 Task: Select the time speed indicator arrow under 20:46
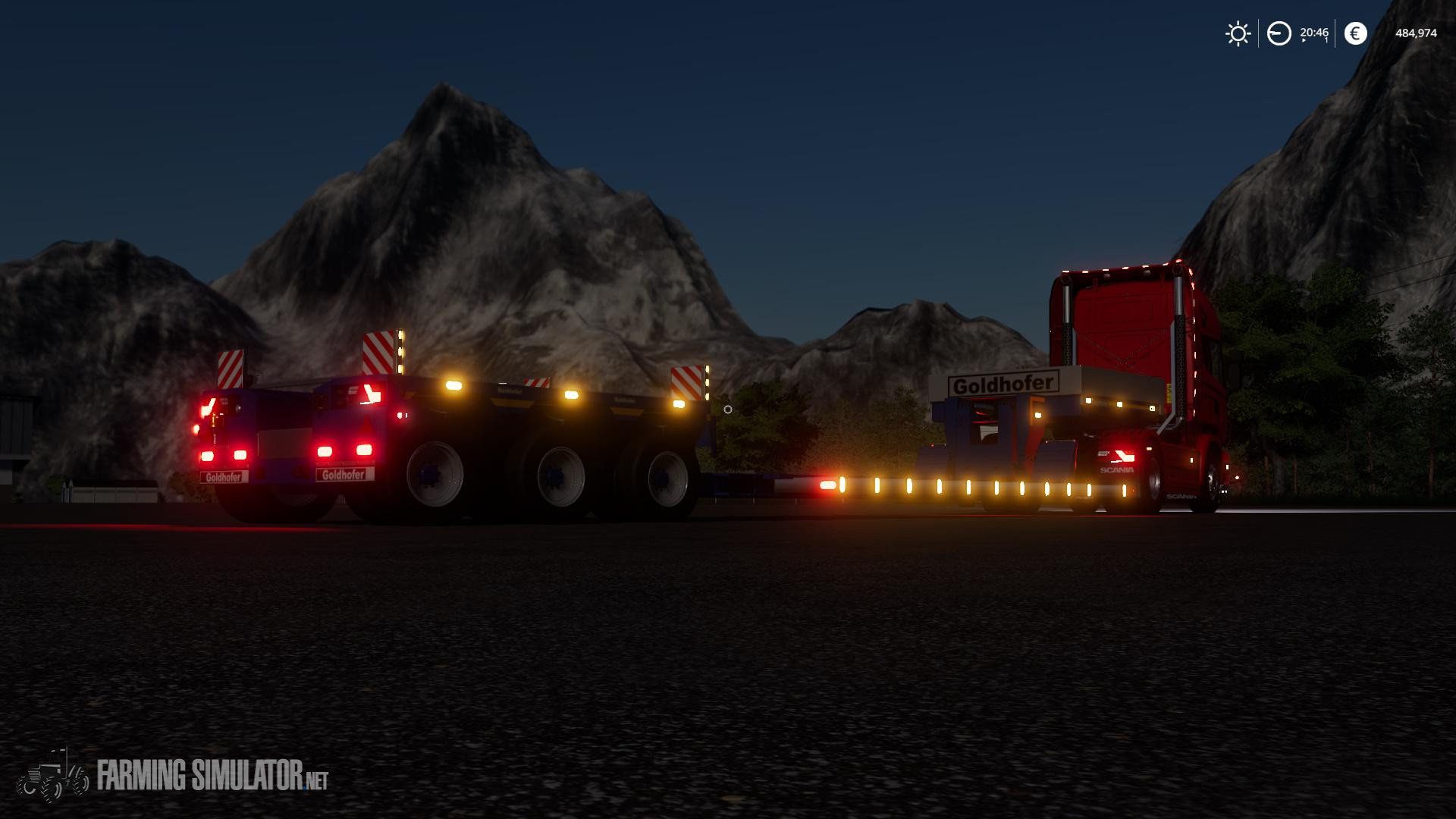pos(1304,40)
